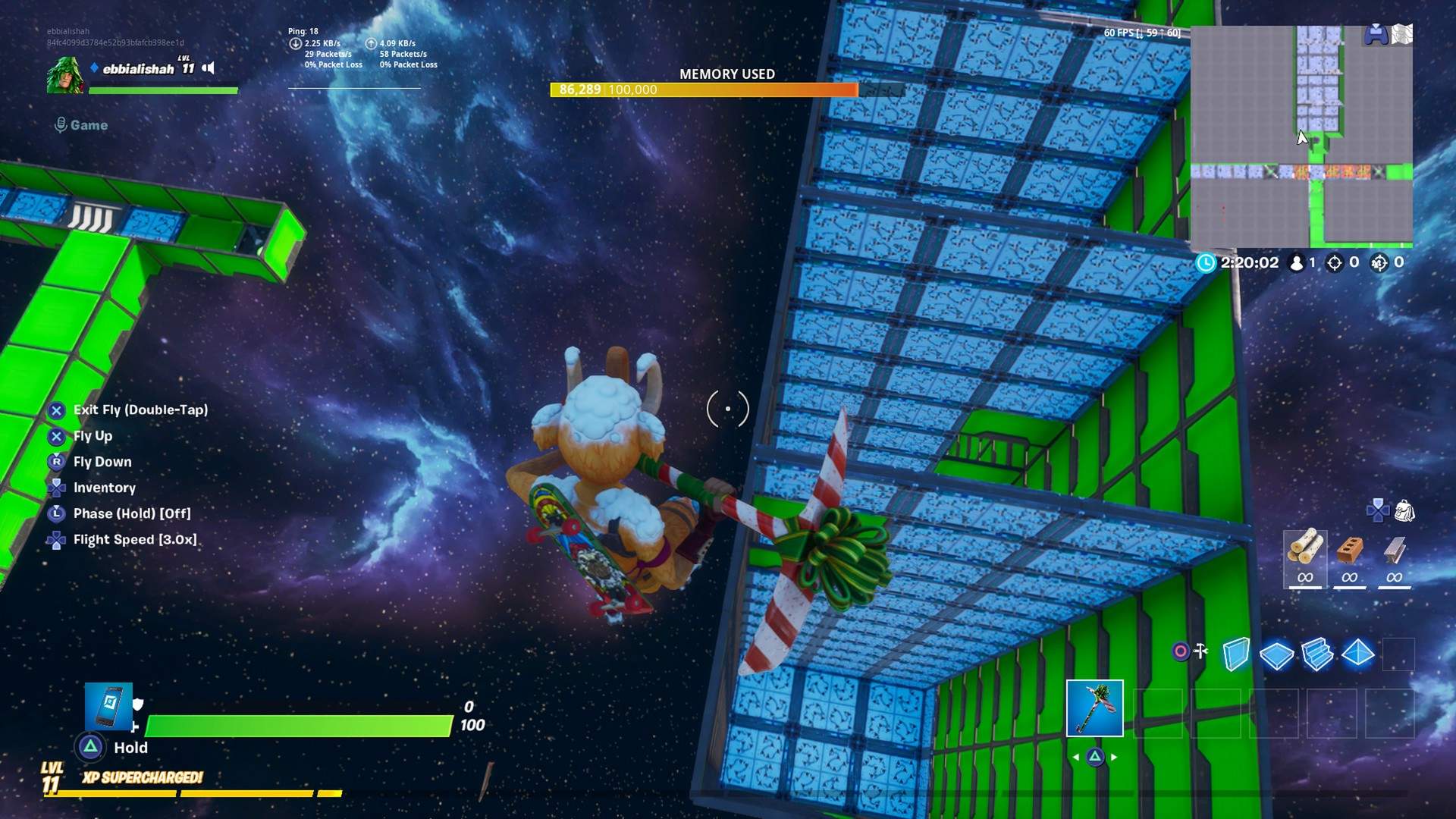Select the wall building piece icon
The height and width of the screenshot is (819, 1456).
pos(1236,654)
